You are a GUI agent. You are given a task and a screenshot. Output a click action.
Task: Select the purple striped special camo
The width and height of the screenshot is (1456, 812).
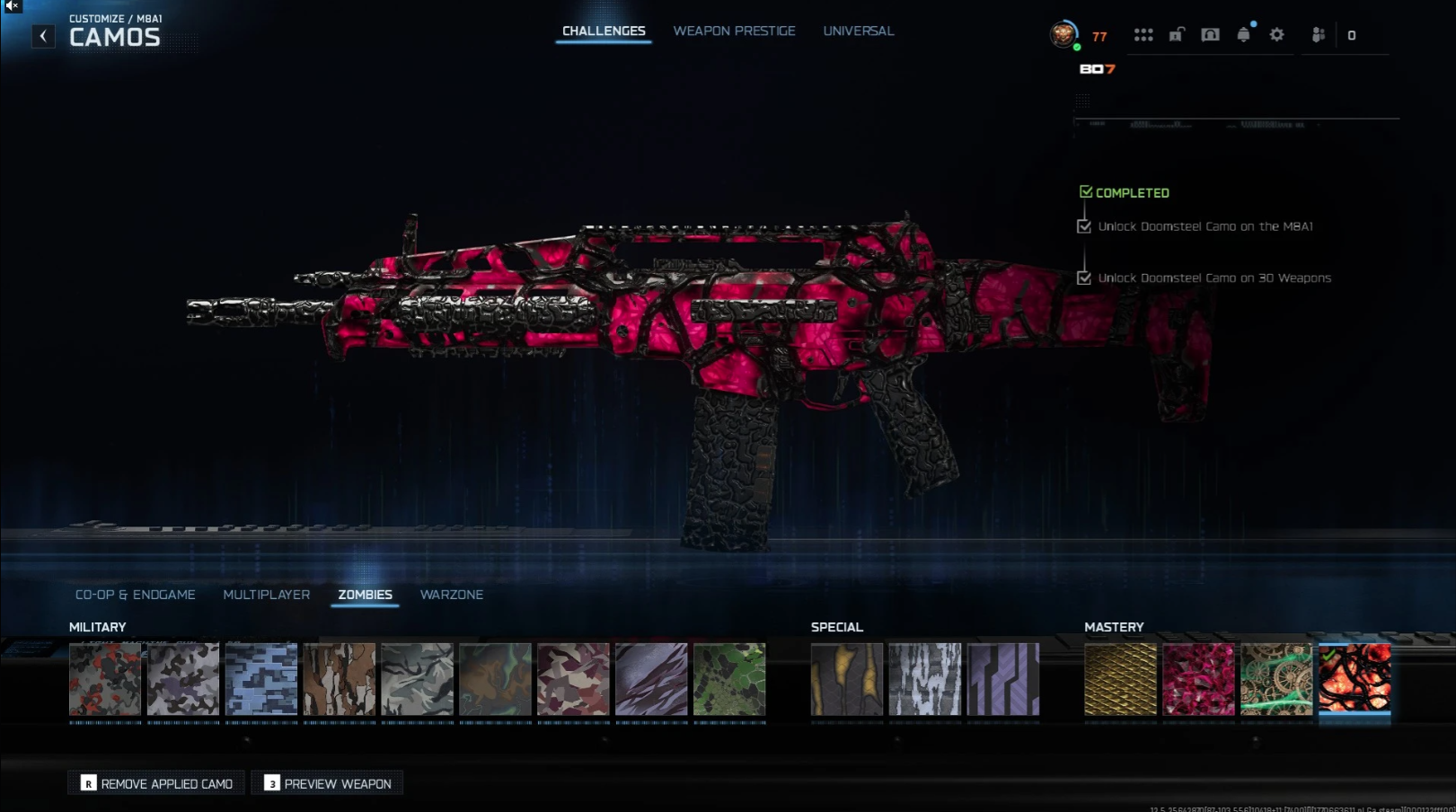[x=1003, y=679]
